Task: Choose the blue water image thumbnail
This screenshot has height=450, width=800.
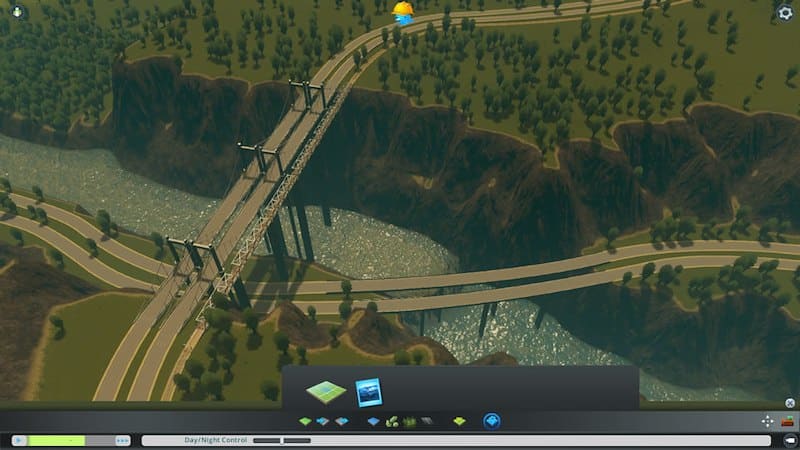Action: pyautogui.click(x=369, y=391)
